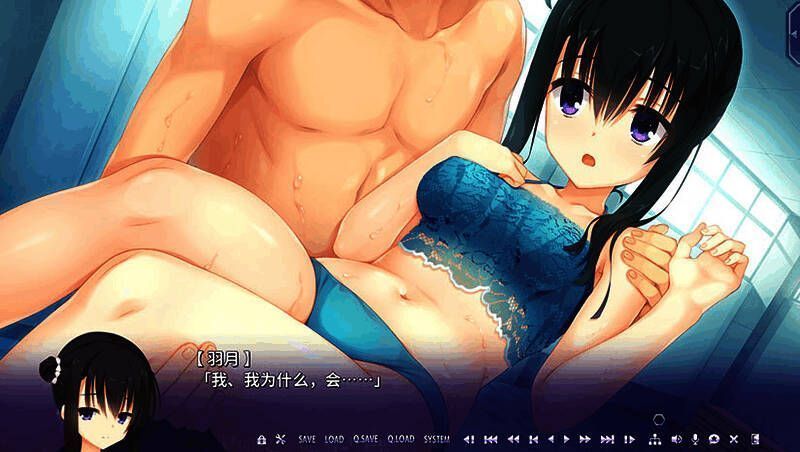Quick load with Q.LOAD

coord(400,439)
